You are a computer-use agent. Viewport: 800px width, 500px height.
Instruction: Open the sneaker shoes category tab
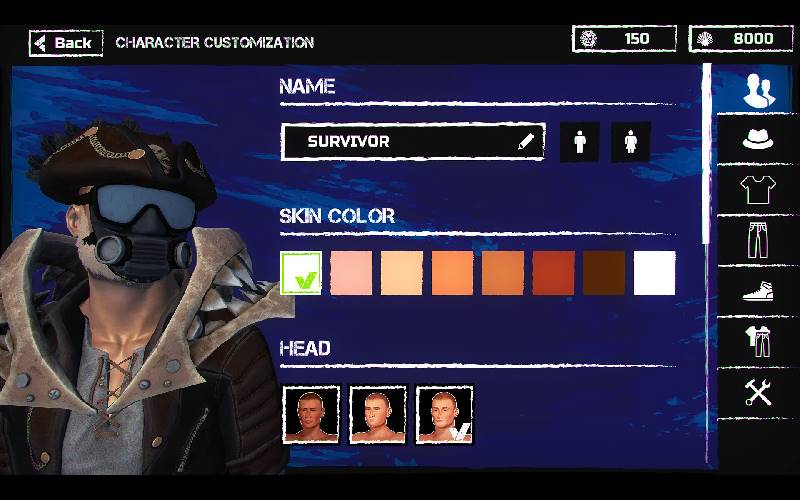point(758,290)
